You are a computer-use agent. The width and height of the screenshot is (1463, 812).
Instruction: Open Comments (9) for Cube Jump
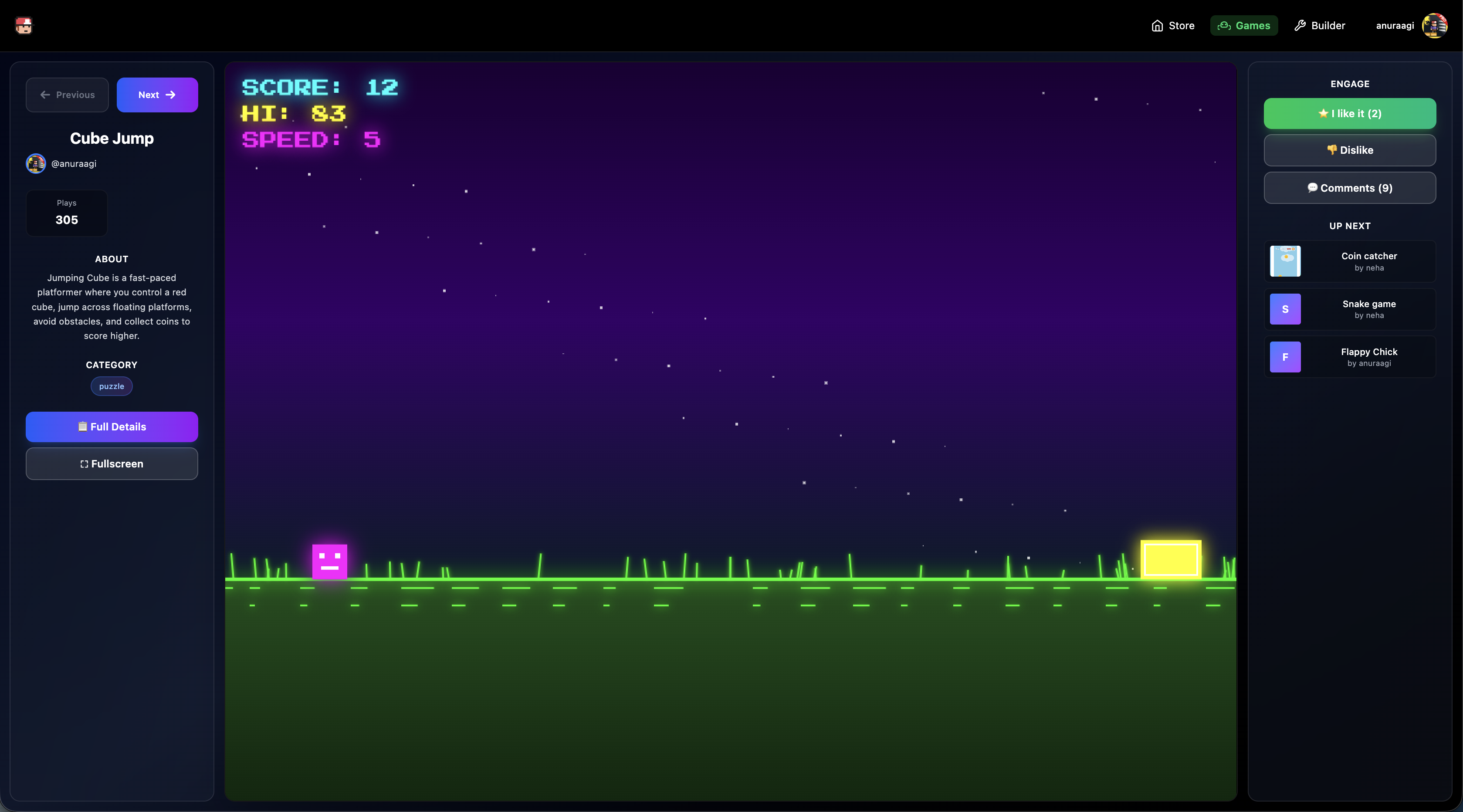click(x=1350, y=188)
